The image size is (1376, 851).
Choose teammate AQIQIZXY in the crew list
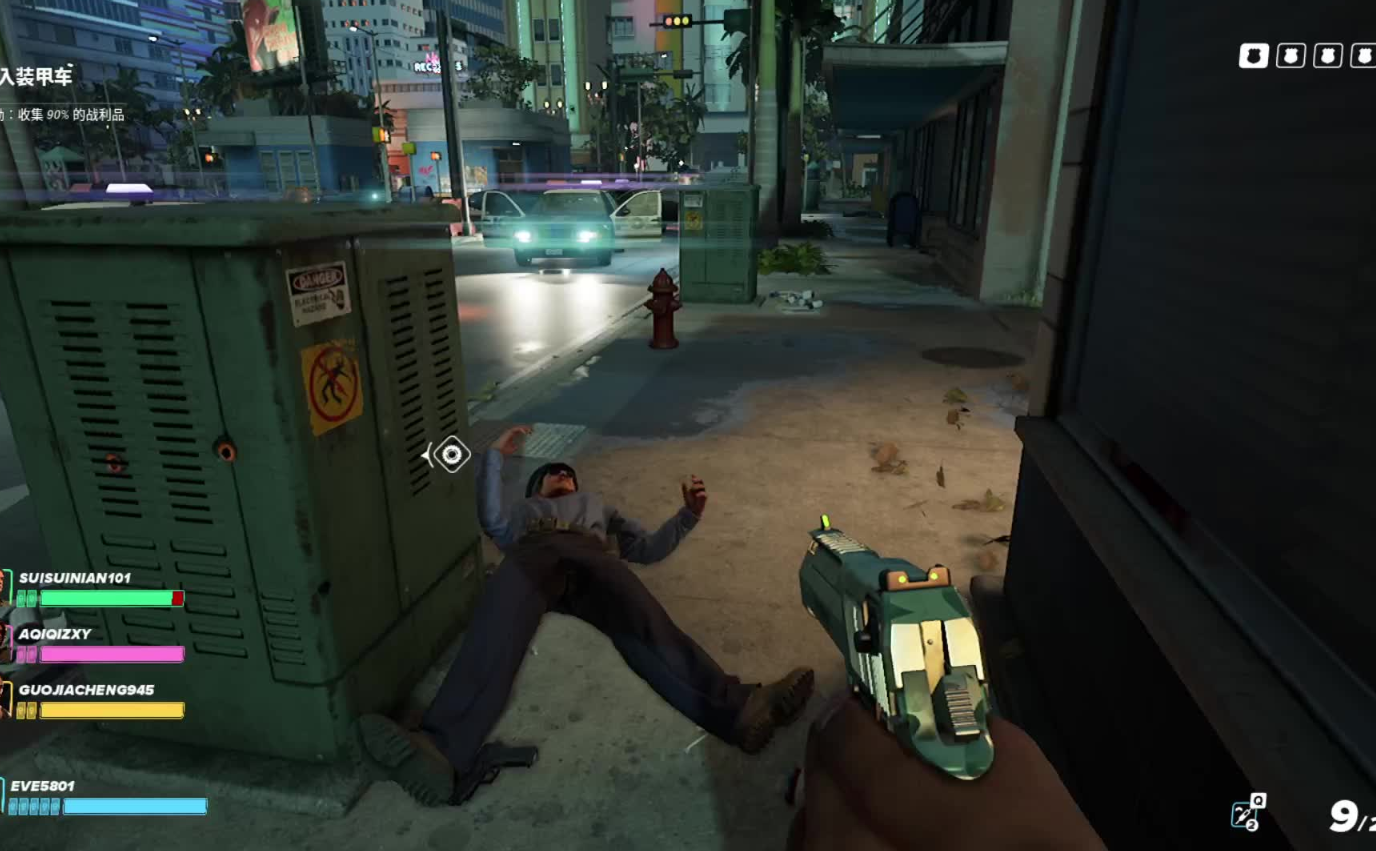(x=55, y=634)
